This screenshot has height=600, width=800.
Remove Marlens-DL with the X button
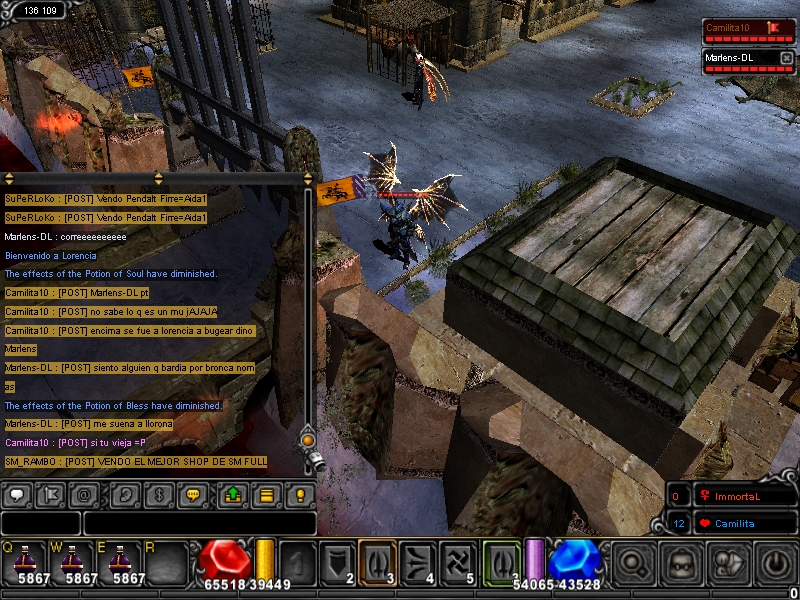(786, 58)
